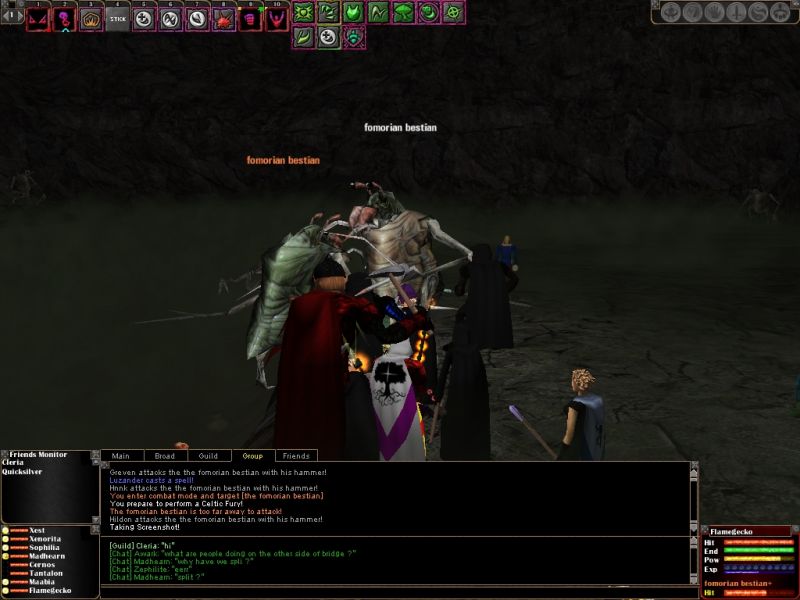Trigger the orange crown ability in slot 3

(x=91, y=18)
